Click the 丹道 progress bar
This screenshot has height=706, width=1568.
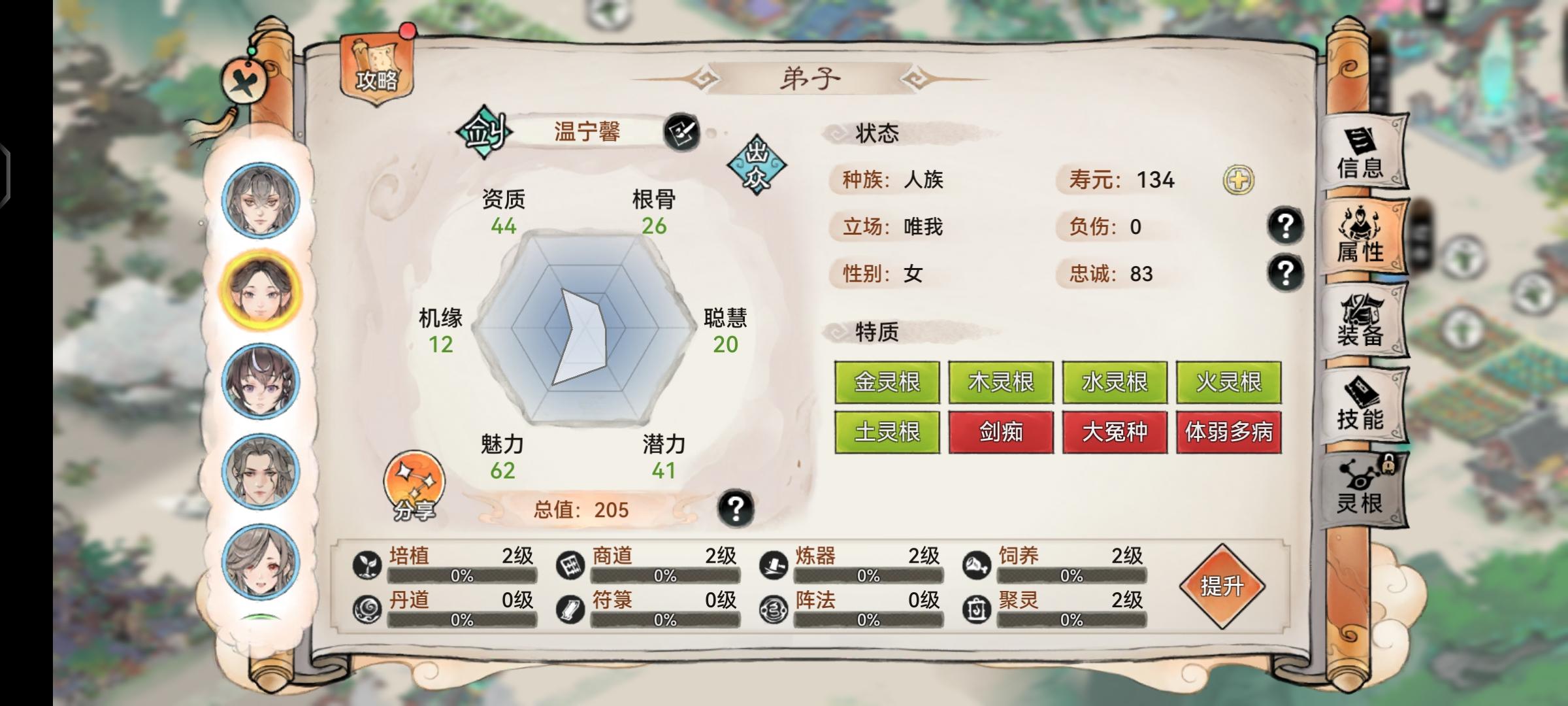pos(463,619)
